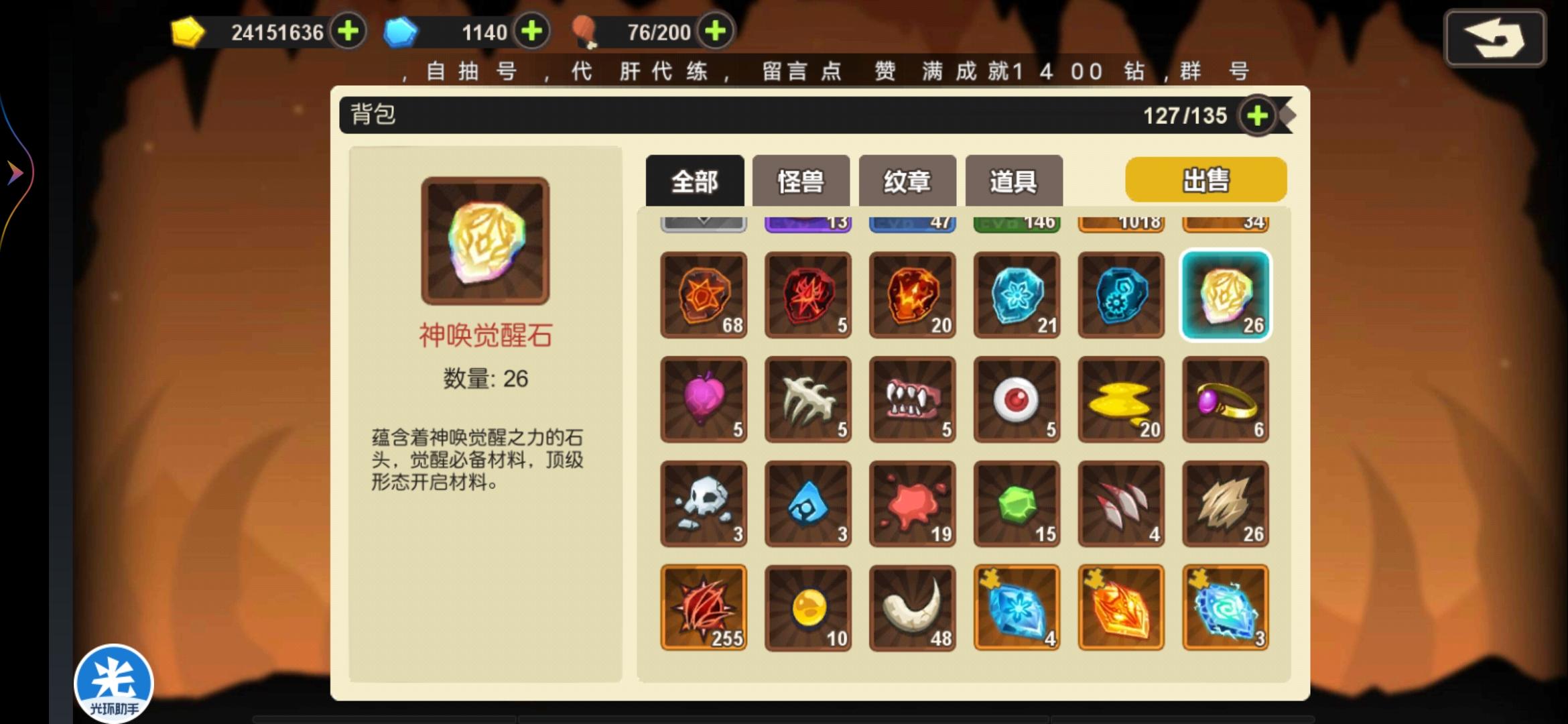Image resolution: width=1568 pixels, height=724 pixels.
Task: Select the green gem item with count 15
Action: click(x=1016, y=503)
